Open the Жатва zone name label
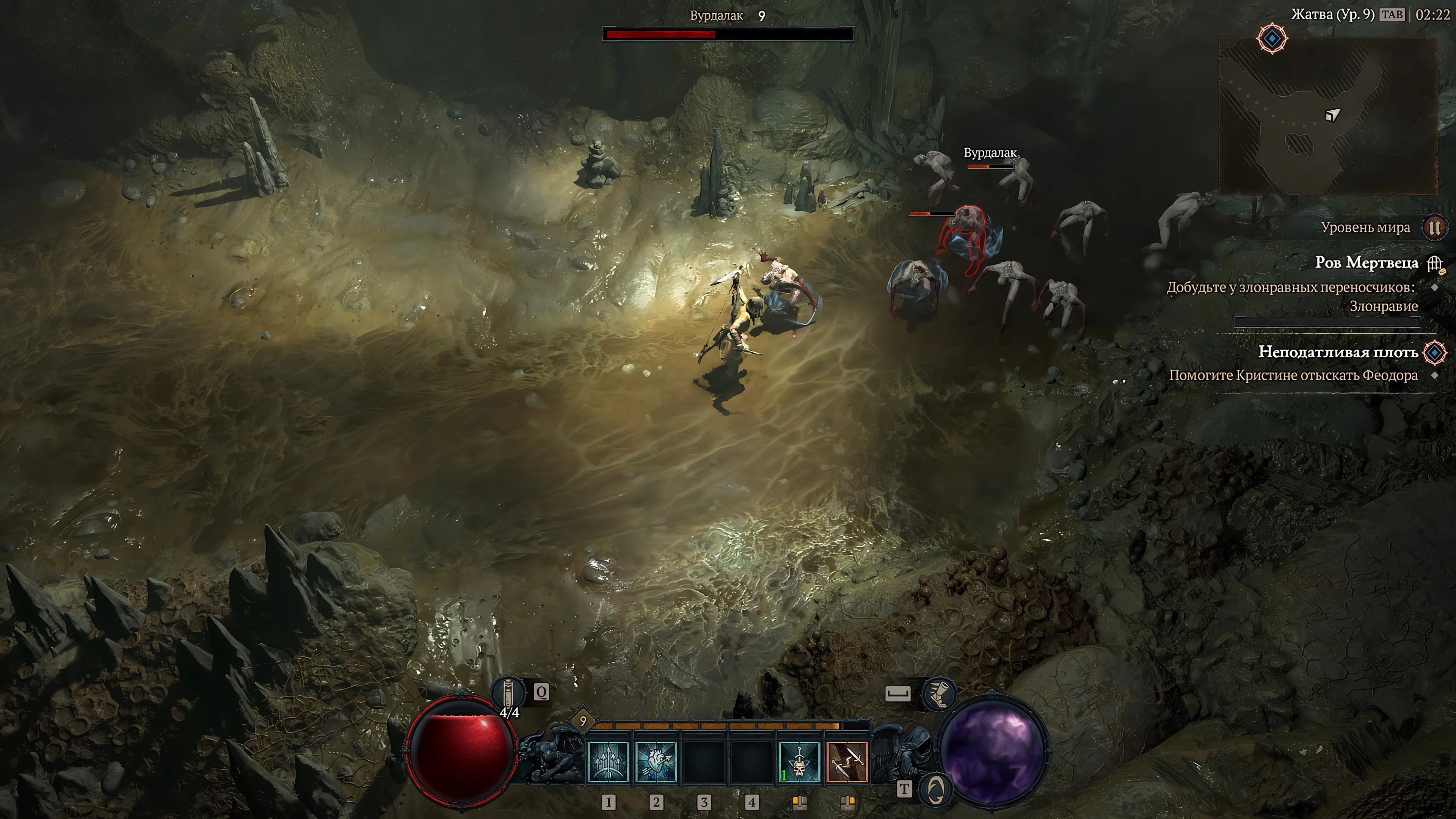This screenshot has height=819, width=1456. (1332, 15)
